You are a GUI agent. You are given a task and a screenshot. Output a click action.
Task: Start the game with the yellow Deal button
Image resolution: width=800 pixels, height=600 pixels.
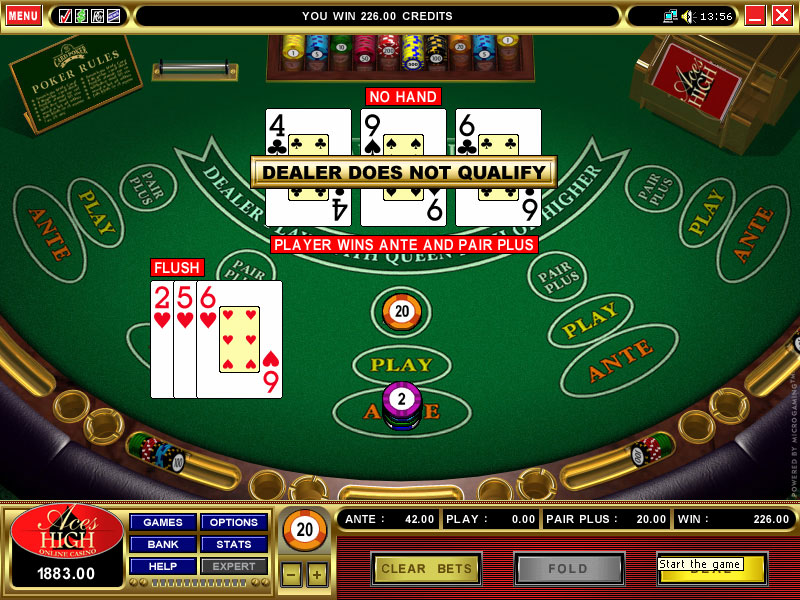(x=711, y=570)
